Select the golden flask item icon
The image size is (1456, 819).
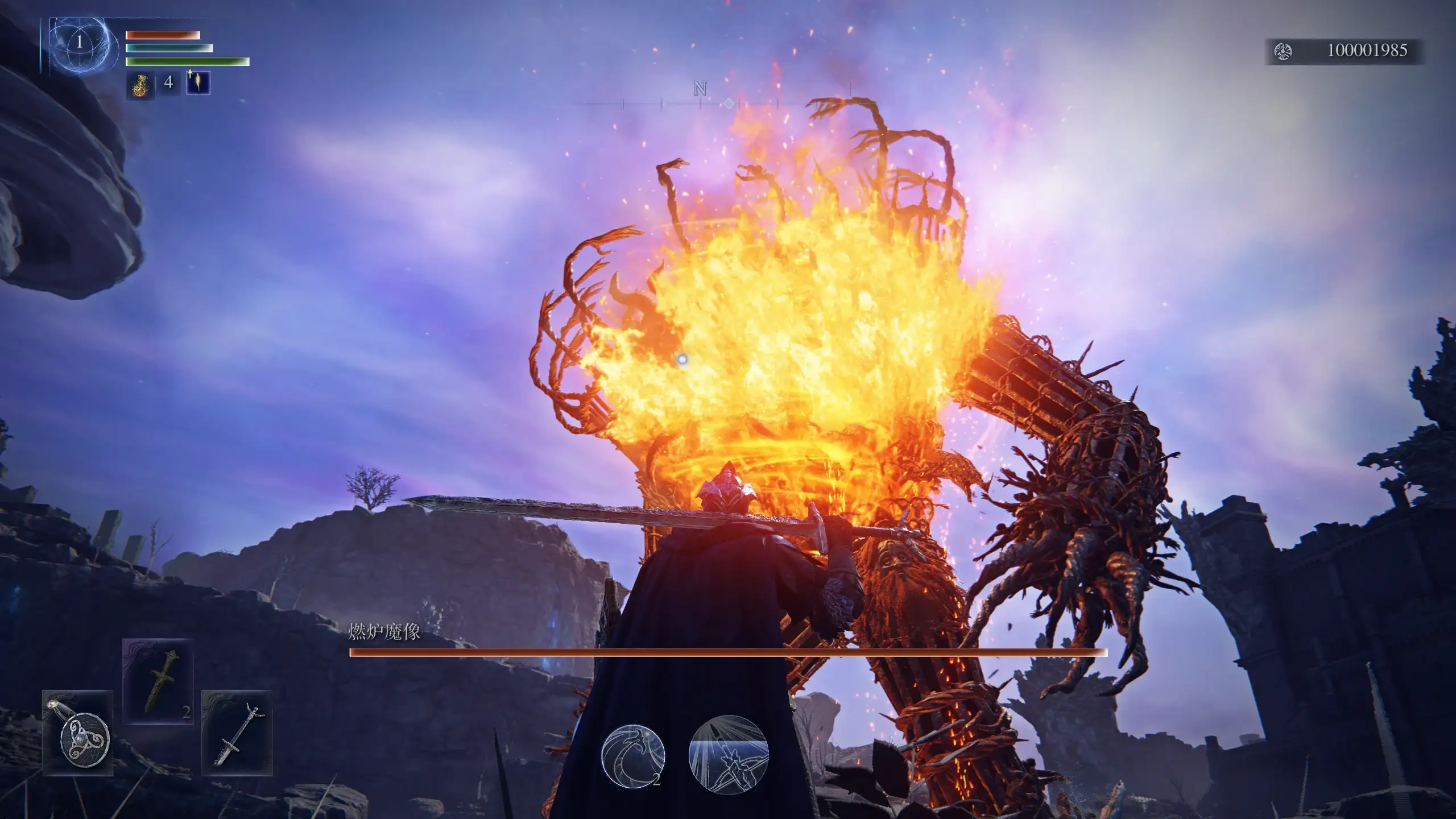[x=139, y=84]
